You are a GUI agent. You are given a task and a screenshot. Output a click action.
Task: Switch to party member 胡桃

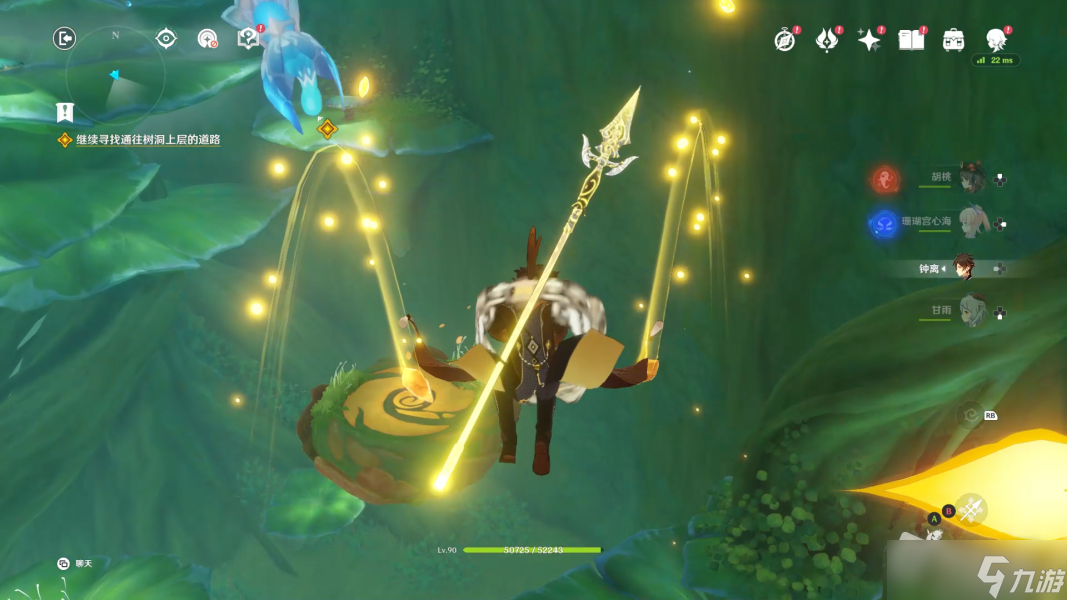point(969,179)
